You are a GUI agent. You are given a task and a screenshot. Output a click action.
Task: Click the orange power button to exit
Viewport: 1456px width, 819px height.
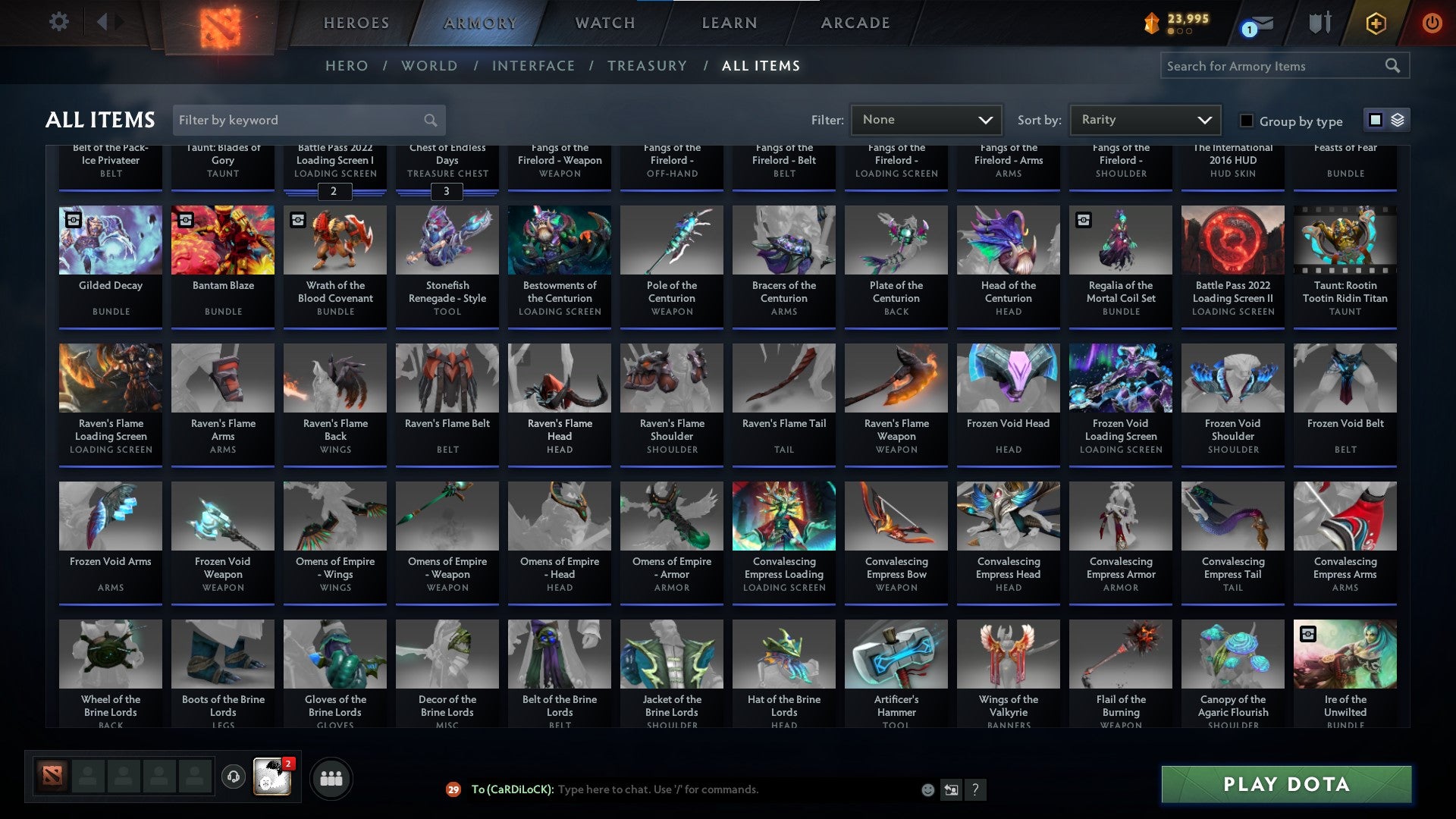click(1432, 23)
